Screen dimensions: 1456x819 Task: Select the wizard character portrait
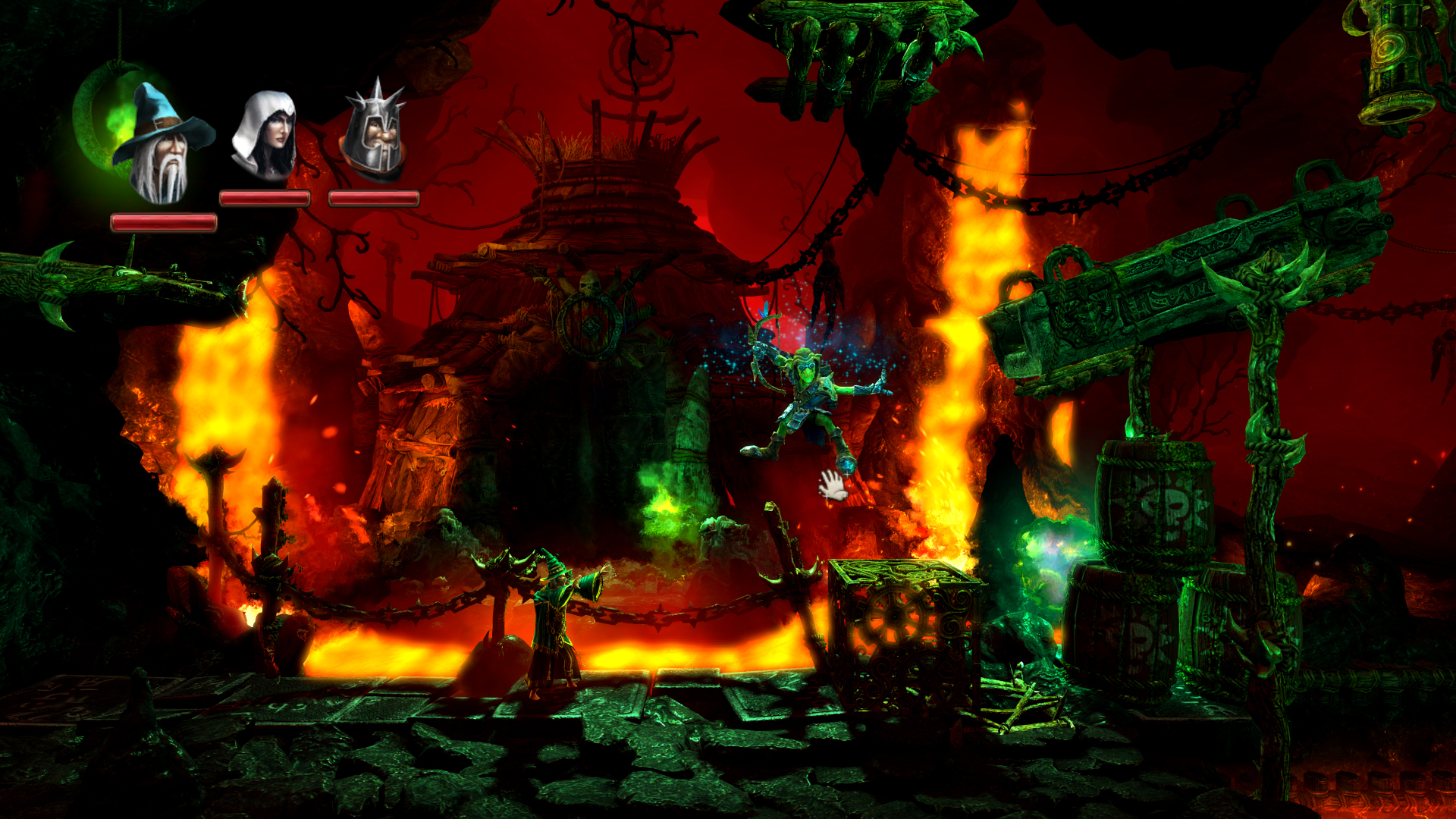(162, 144)
